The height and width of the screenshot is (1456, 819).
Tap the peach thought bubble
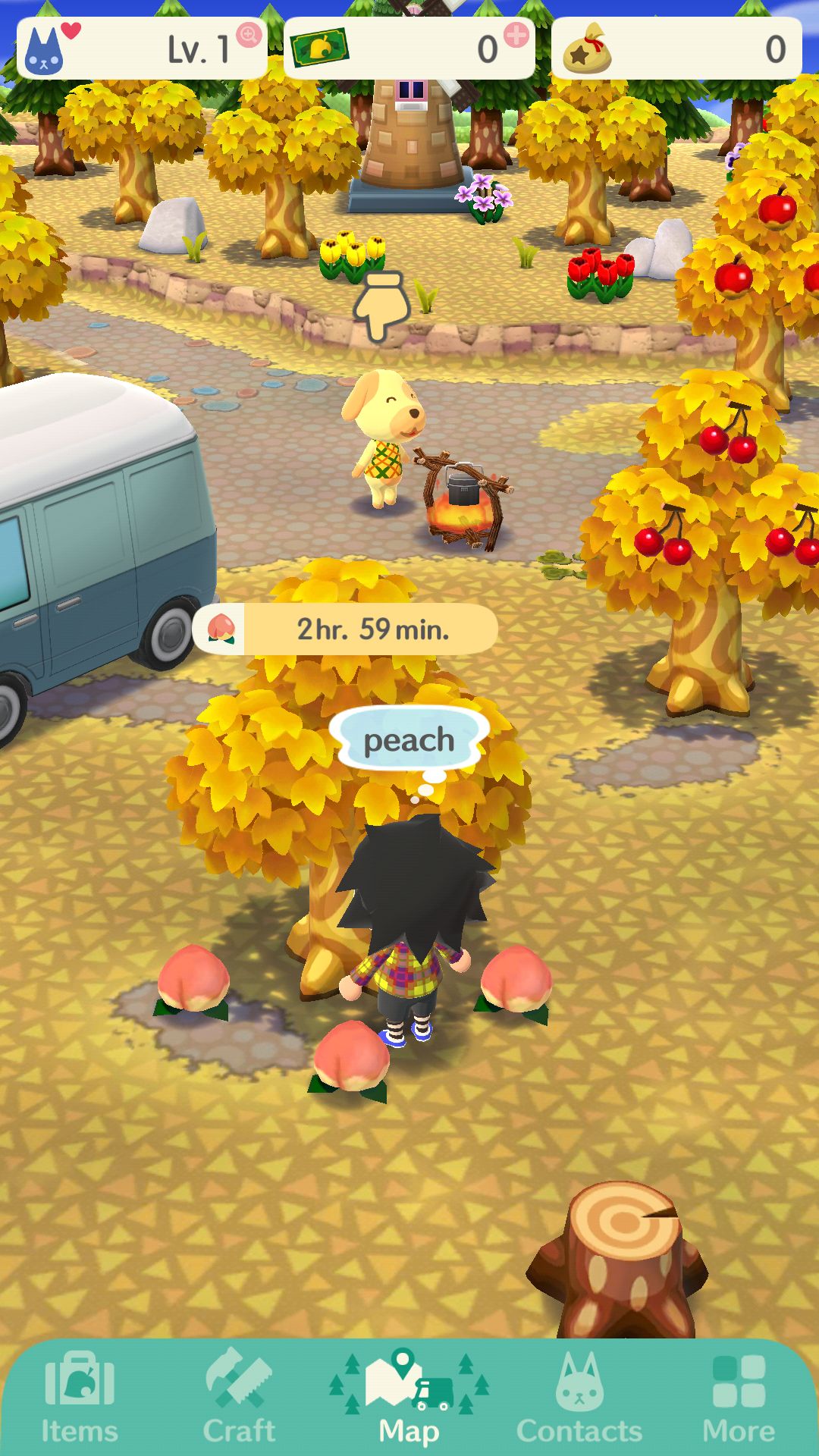click(x=409, y=739)
